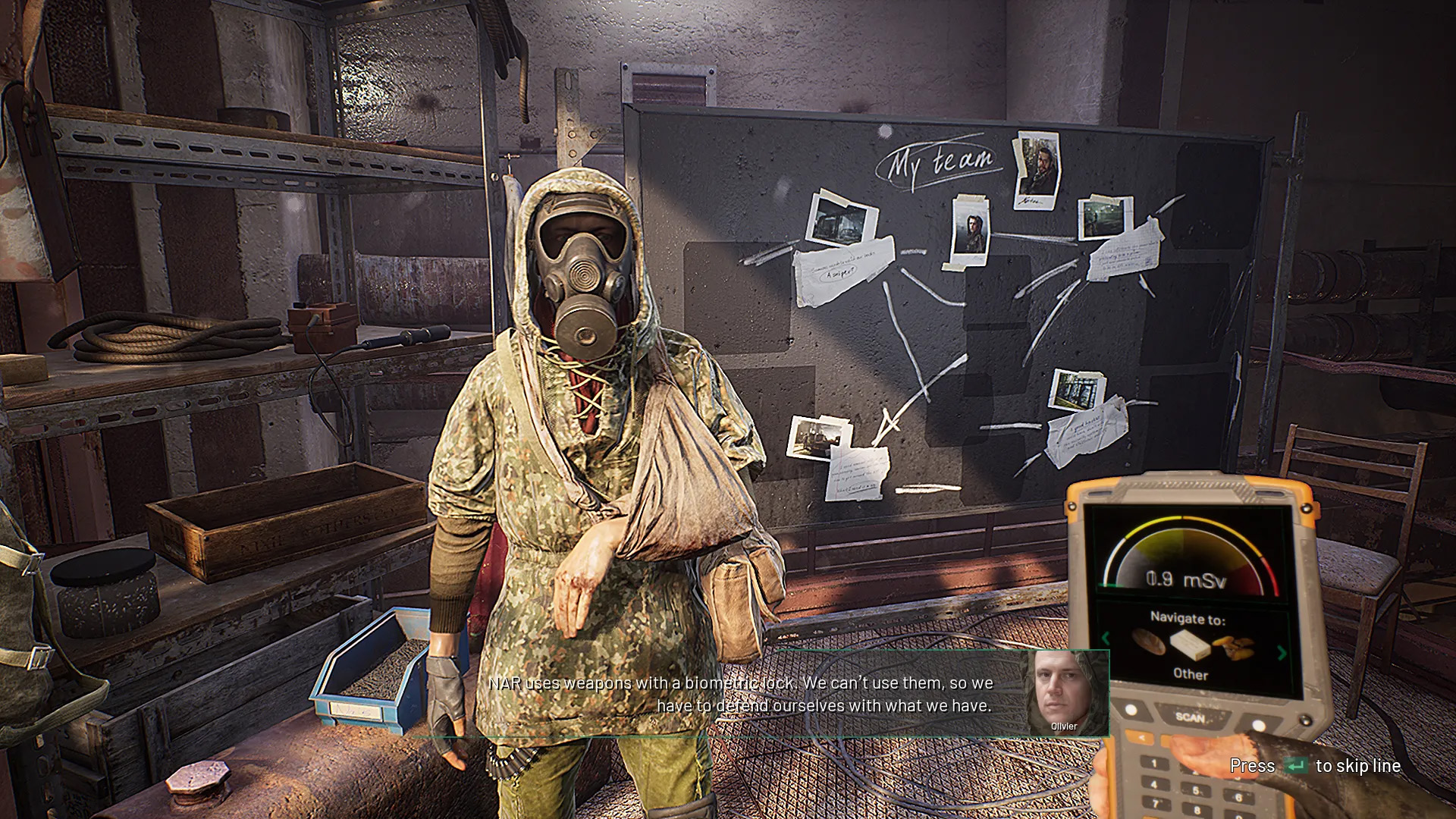The width and height of the screenshot is (1456, 819).
Task: Click the SCAN button on the device
Action: [1189, 717]
